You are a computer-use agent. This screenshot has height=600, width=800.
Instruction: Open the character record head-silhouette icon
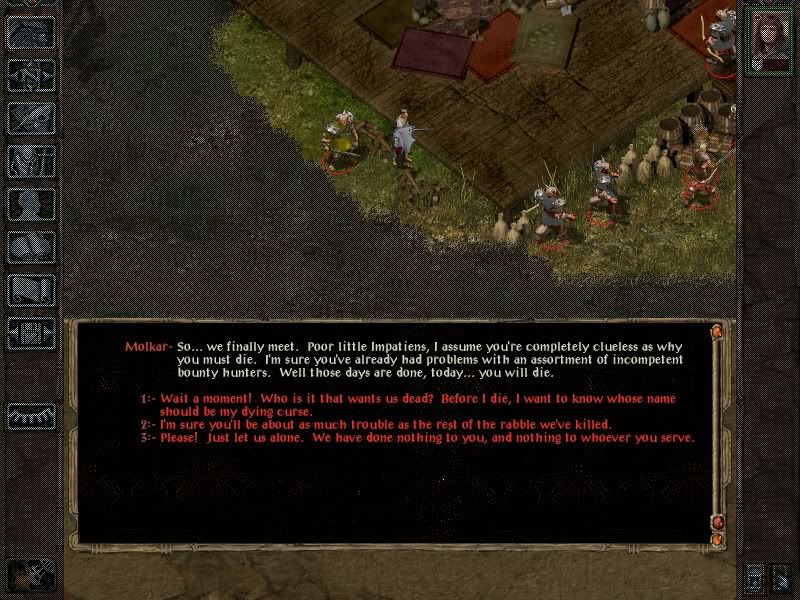point(32,203)
